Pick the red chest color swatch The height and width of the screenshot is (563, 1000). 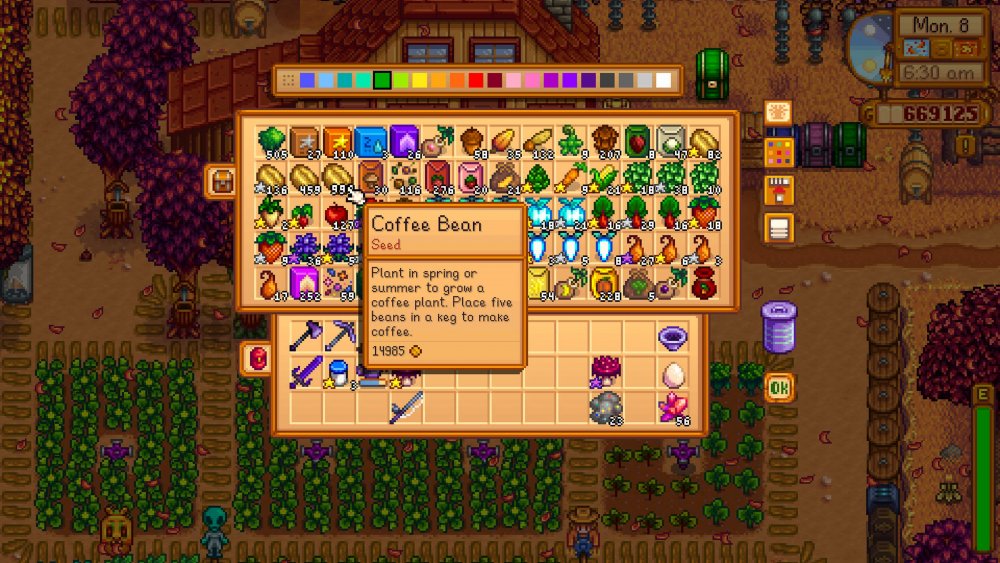(x=476, y=80)
